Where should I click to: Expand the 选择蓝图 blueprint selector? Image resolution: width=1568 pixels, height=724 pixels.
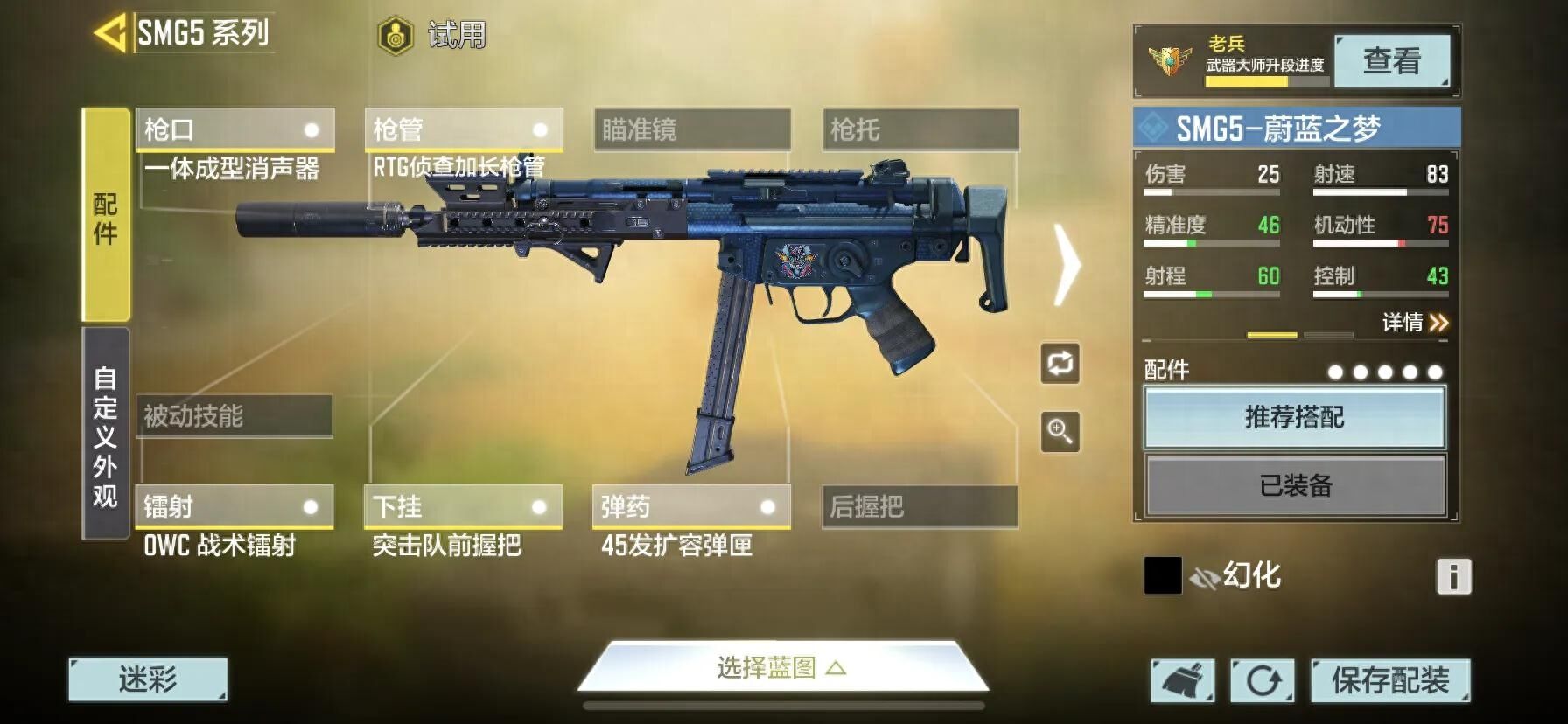(x=782, y=669)
